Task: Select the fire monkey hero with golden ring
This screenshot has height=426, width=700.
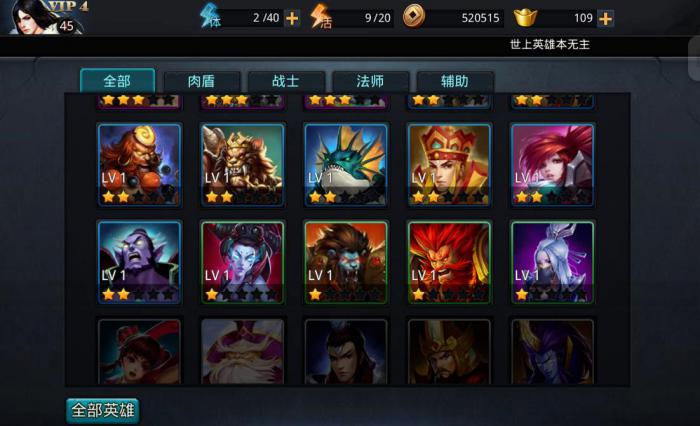Action: pos(139,164)
